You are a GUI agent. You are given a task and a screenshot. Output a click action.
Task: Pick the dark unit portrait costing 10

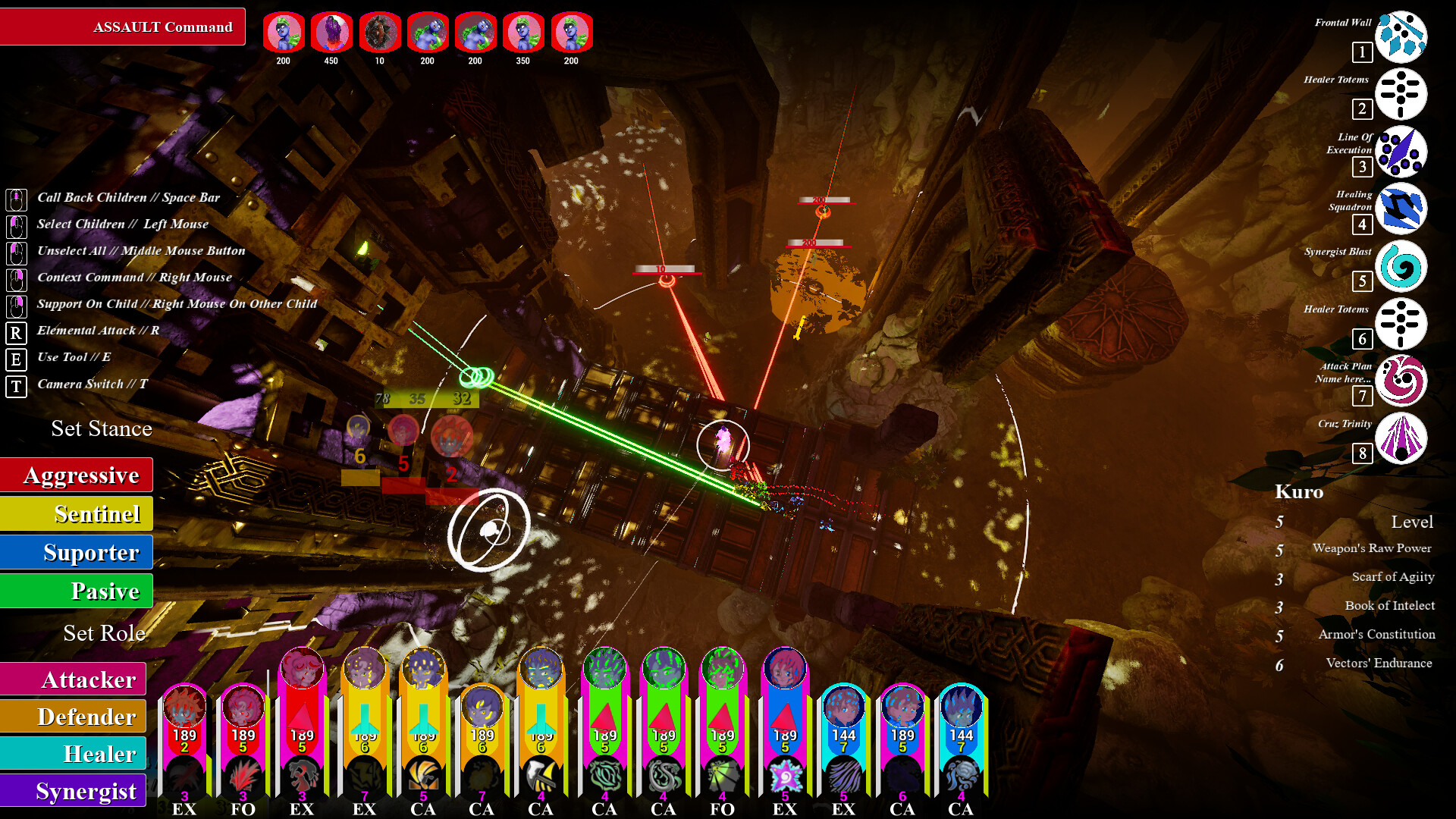coord(379,33)
